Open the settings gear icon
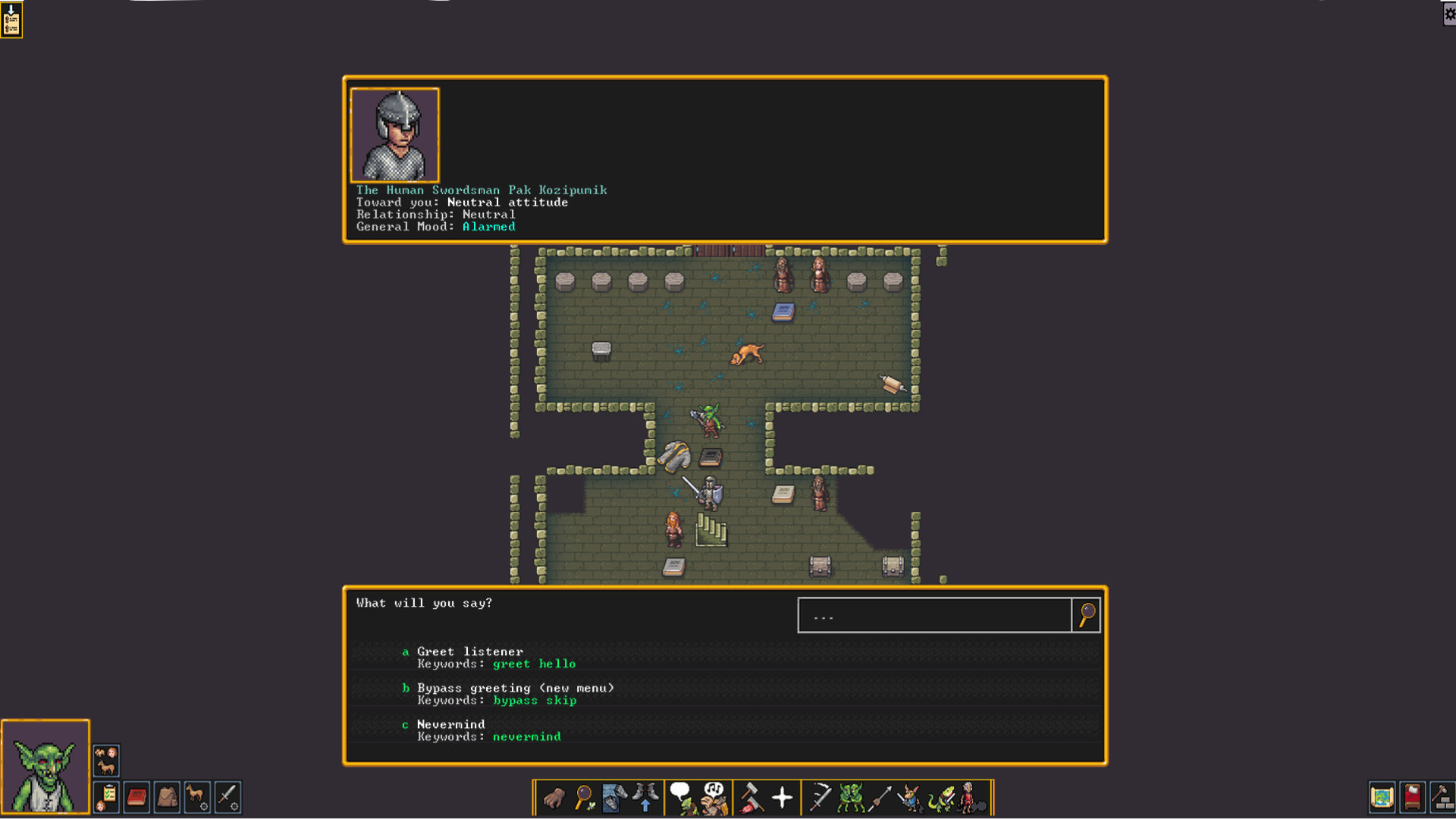Image resolution: width=1456 pixels, height=819 pixels. click(1449, 14)
